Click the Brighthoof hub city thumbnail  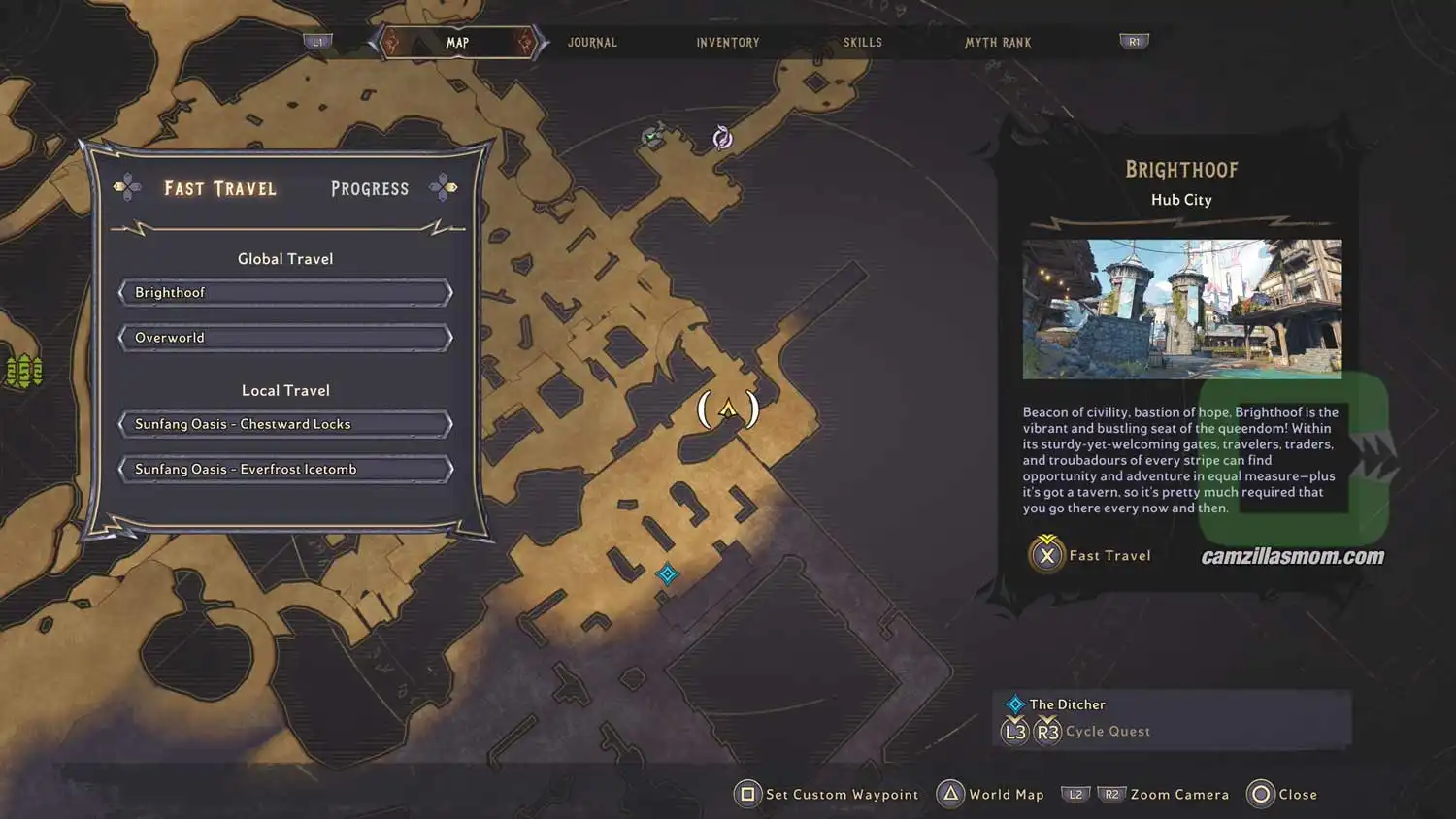pos(1181,309)
